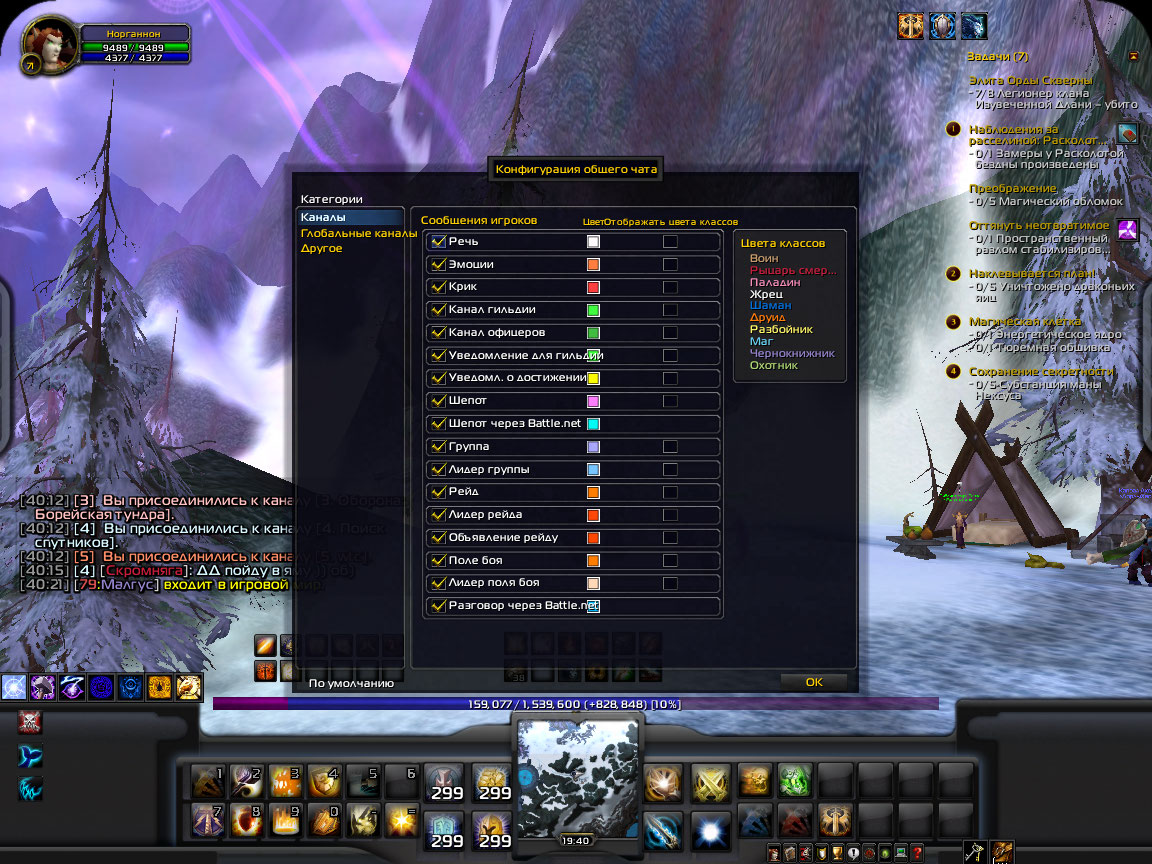This screenshot has height=864, width=1152.
Task: Switch to the Другое category
Action: [x=322, y=248]
